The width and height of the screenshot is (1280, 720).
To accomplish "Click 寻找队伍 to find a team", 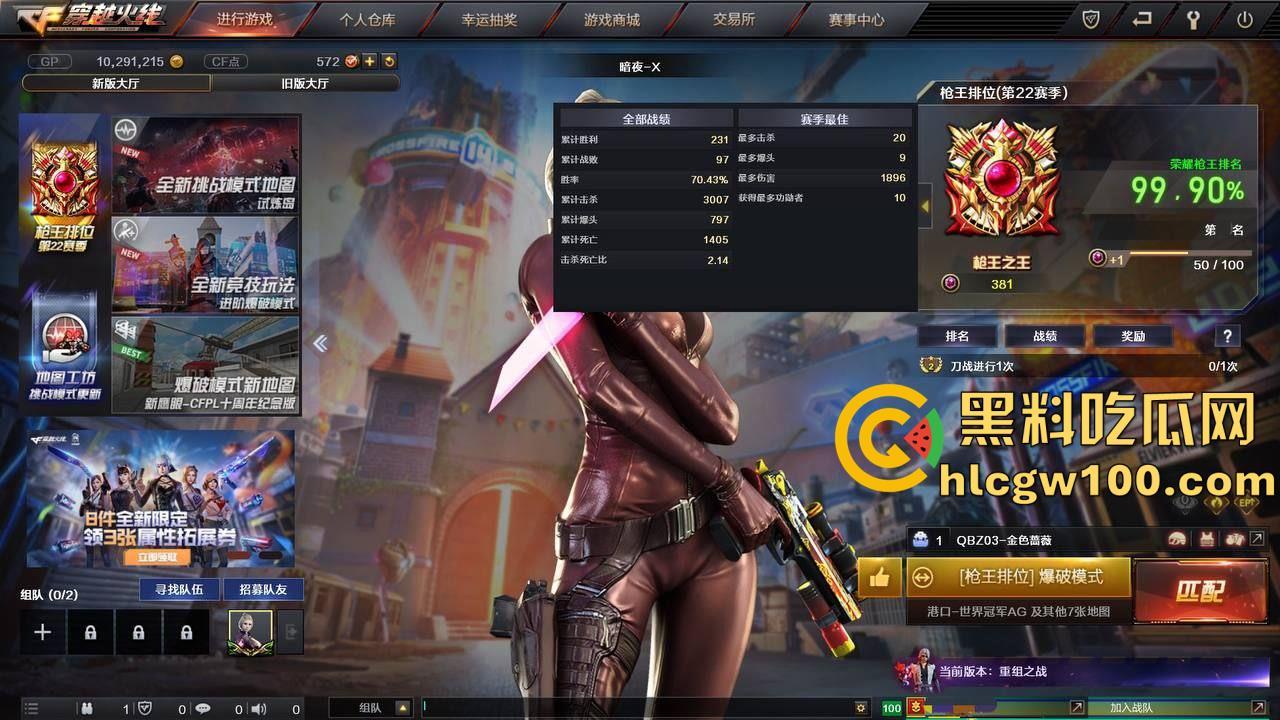I will point(179,590).
